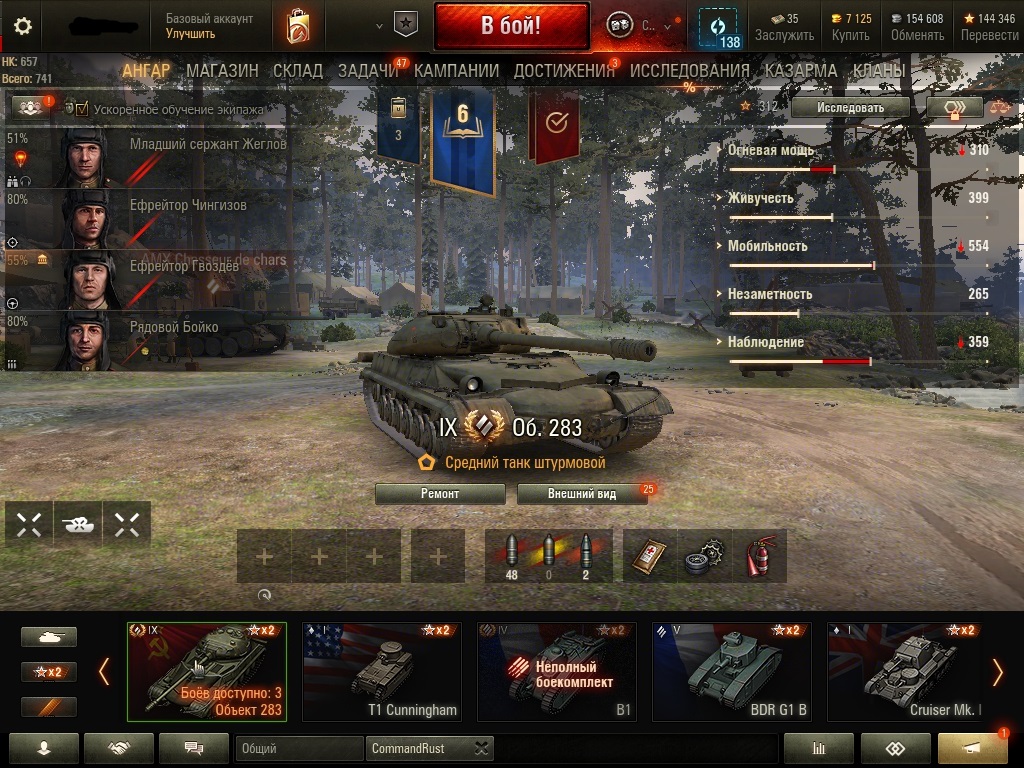Select the fire extinguisher consumable slot
Image resolution: width=1024 pixels, height=768 pixels.
762,556
